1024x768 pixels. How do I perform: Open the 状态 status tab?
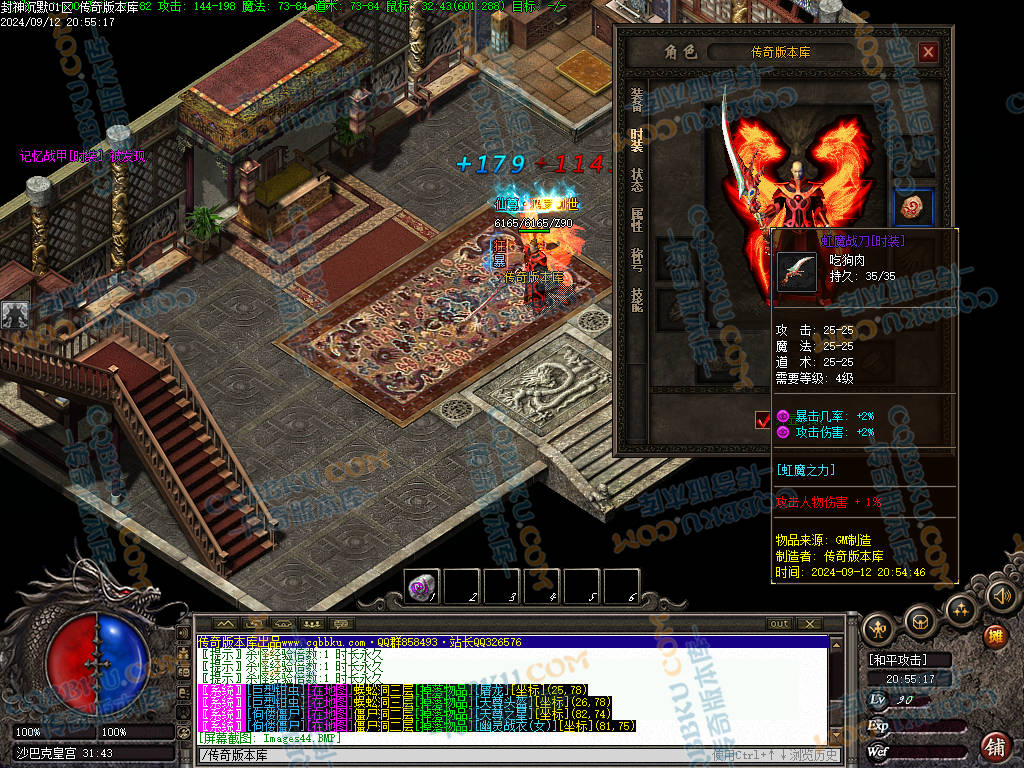click(x=637, y=180)
